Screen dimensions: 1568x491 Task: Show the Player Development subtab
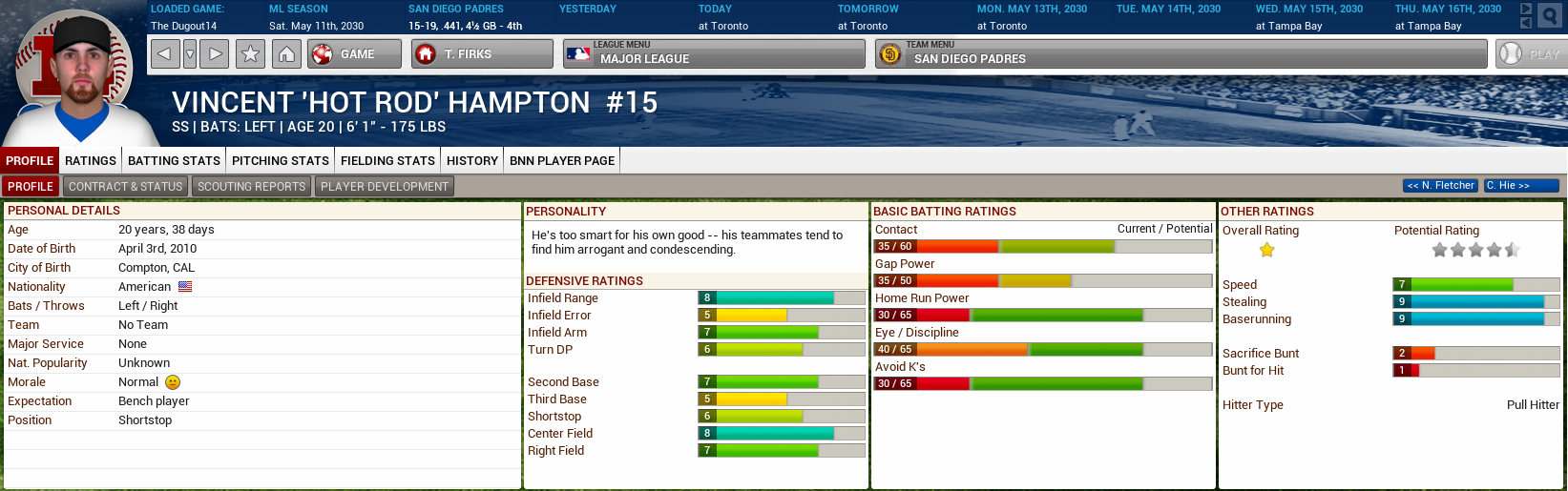coord(384,187)
